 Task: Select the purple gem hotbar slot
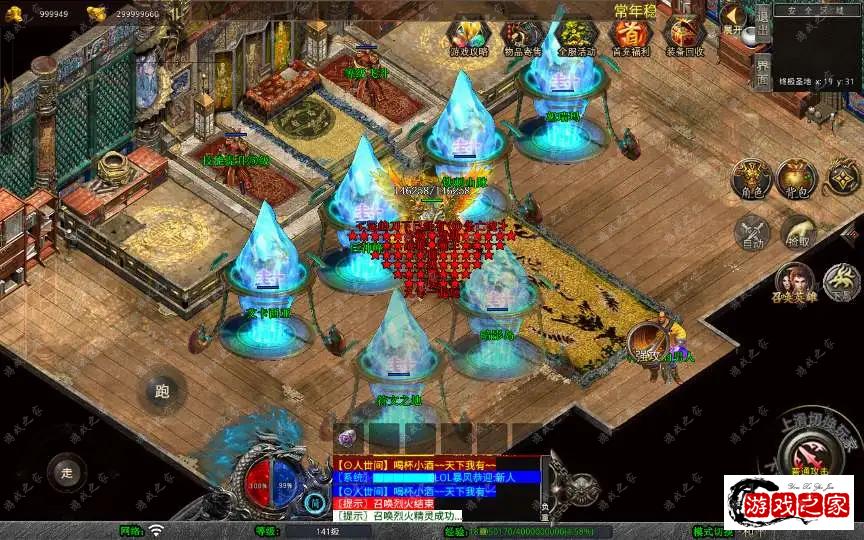pyautogui.click(x=347, y=438)
